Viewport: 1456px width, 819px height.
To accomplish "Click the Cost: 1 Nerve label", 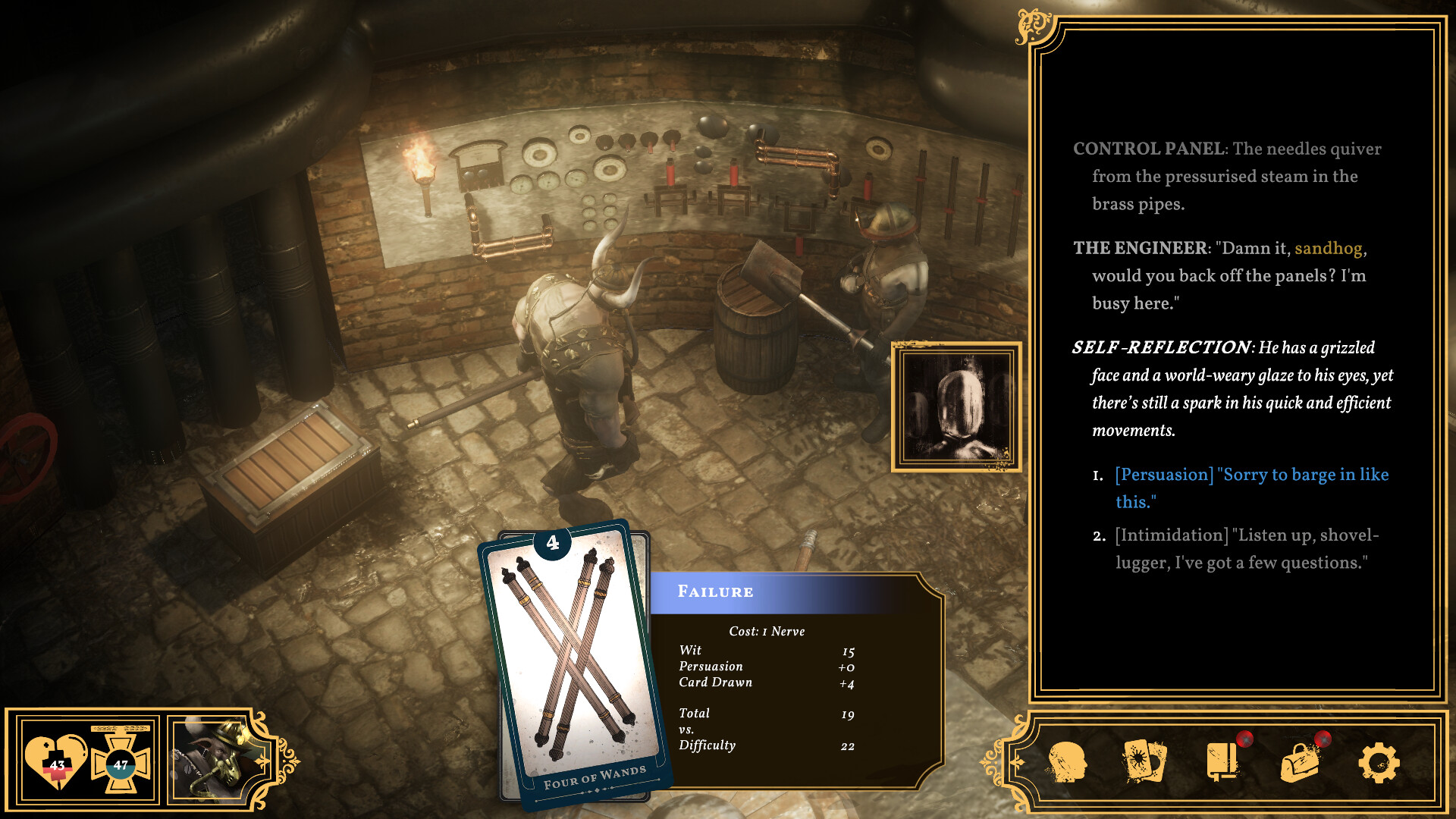I will coord(766,631).
